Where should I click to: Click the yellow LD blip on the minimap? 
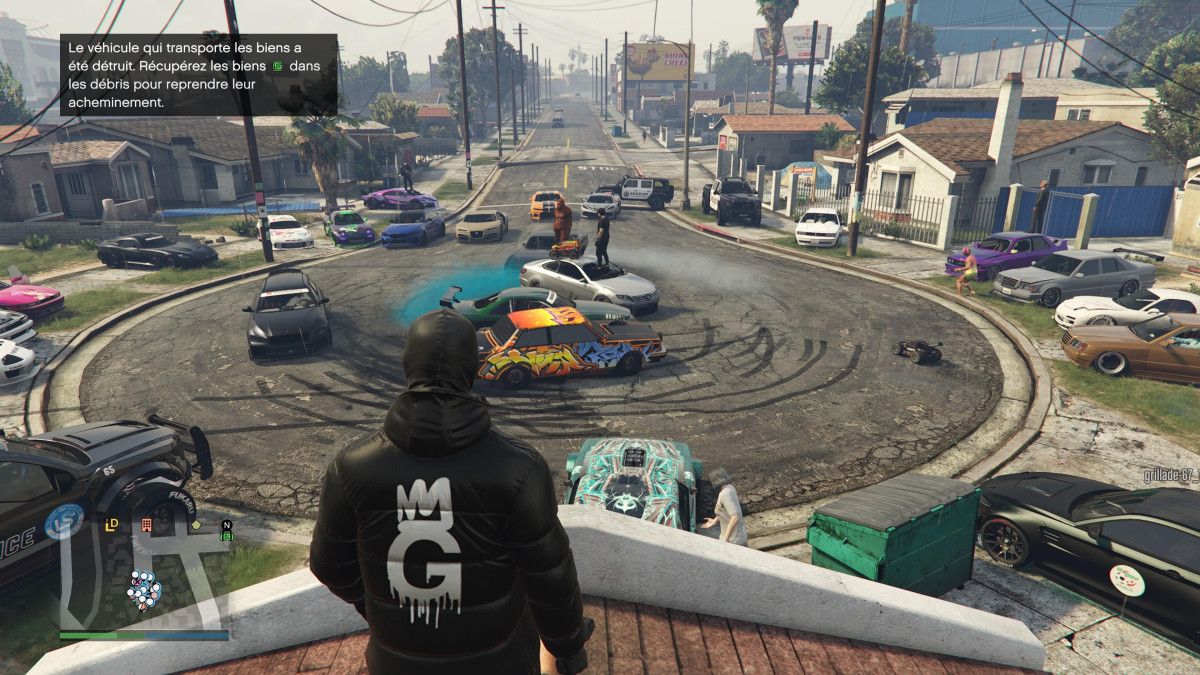112,523
